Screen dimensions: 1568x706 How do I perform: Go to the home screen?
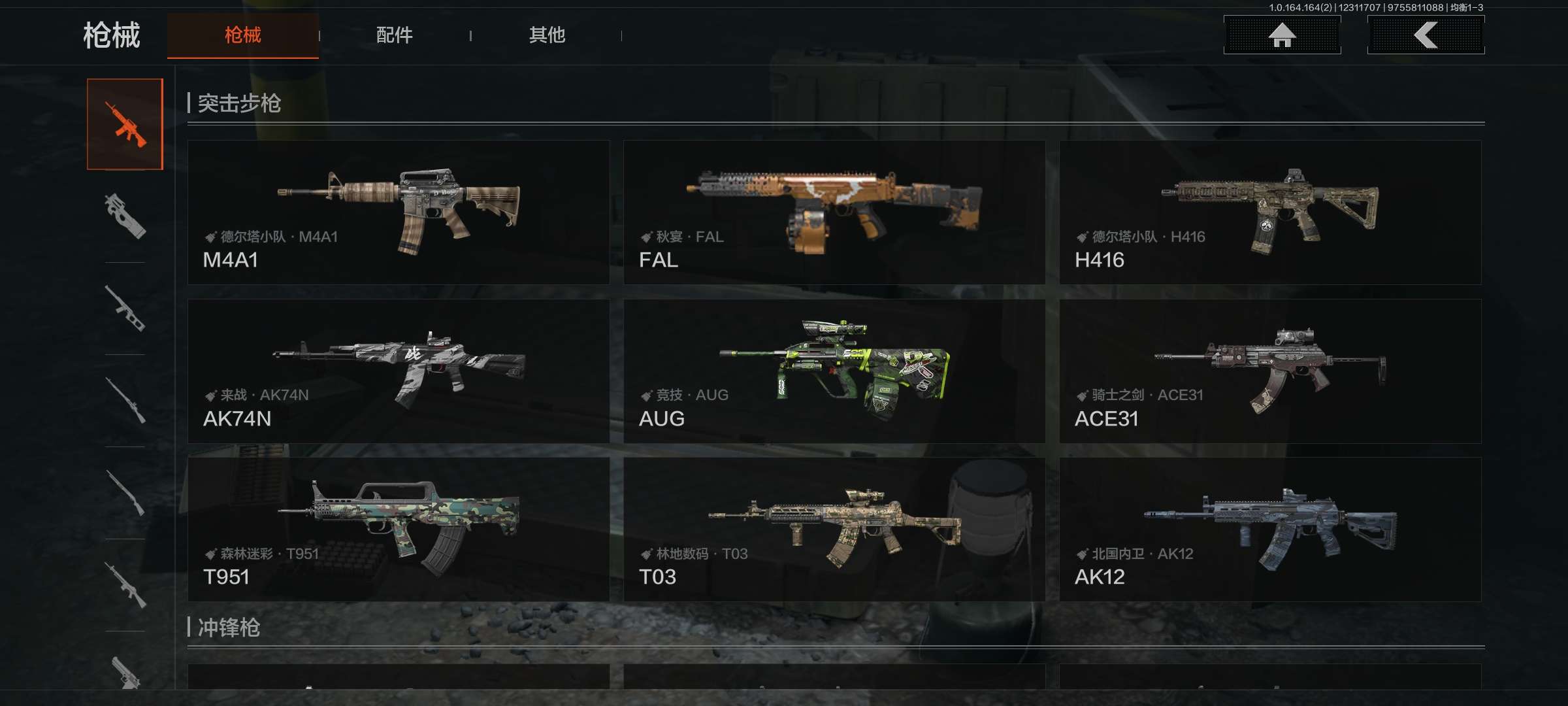(1282, 35)
